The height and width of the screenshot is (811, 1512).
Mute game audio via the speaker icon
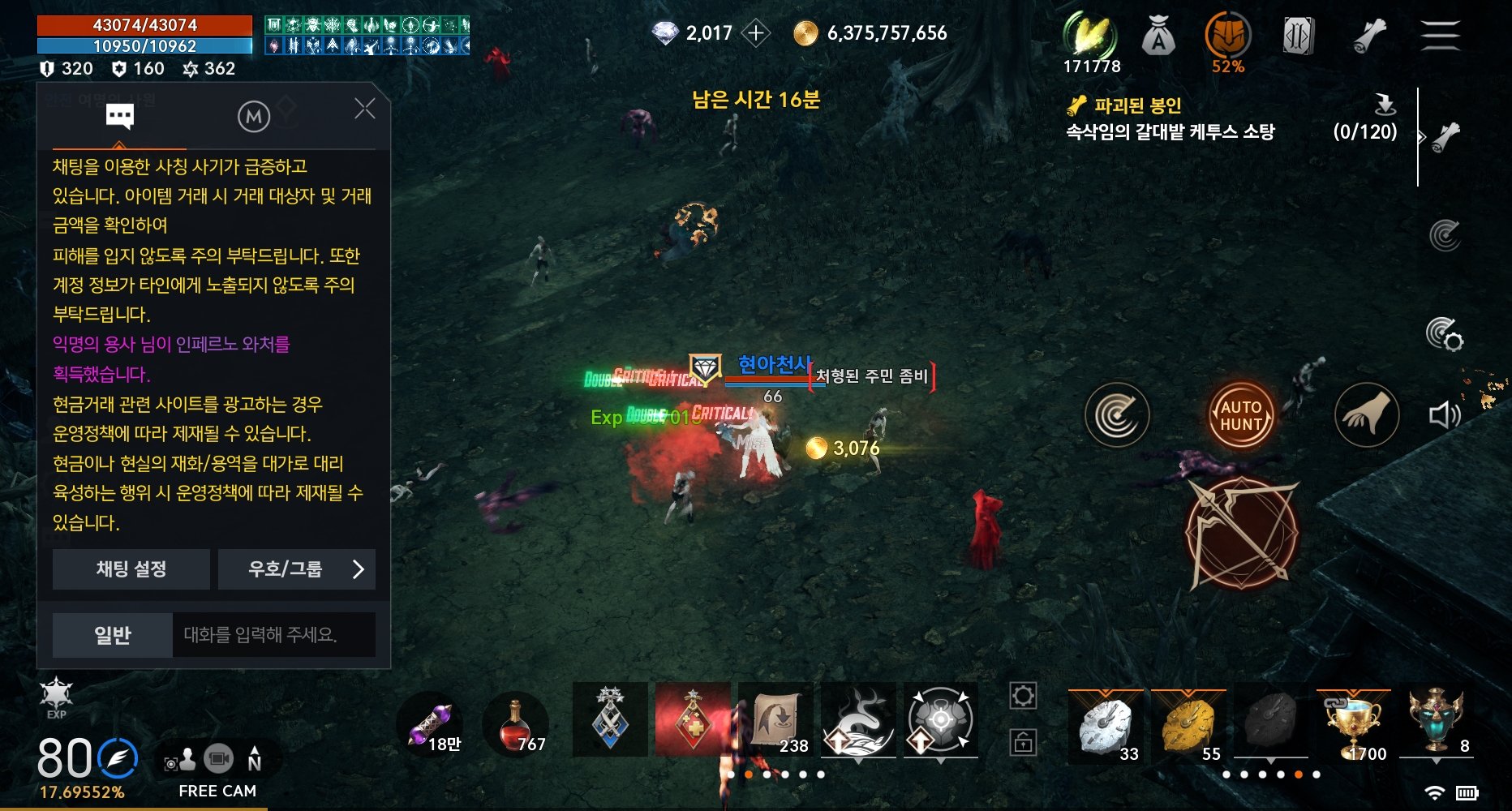pos(1445,415)
